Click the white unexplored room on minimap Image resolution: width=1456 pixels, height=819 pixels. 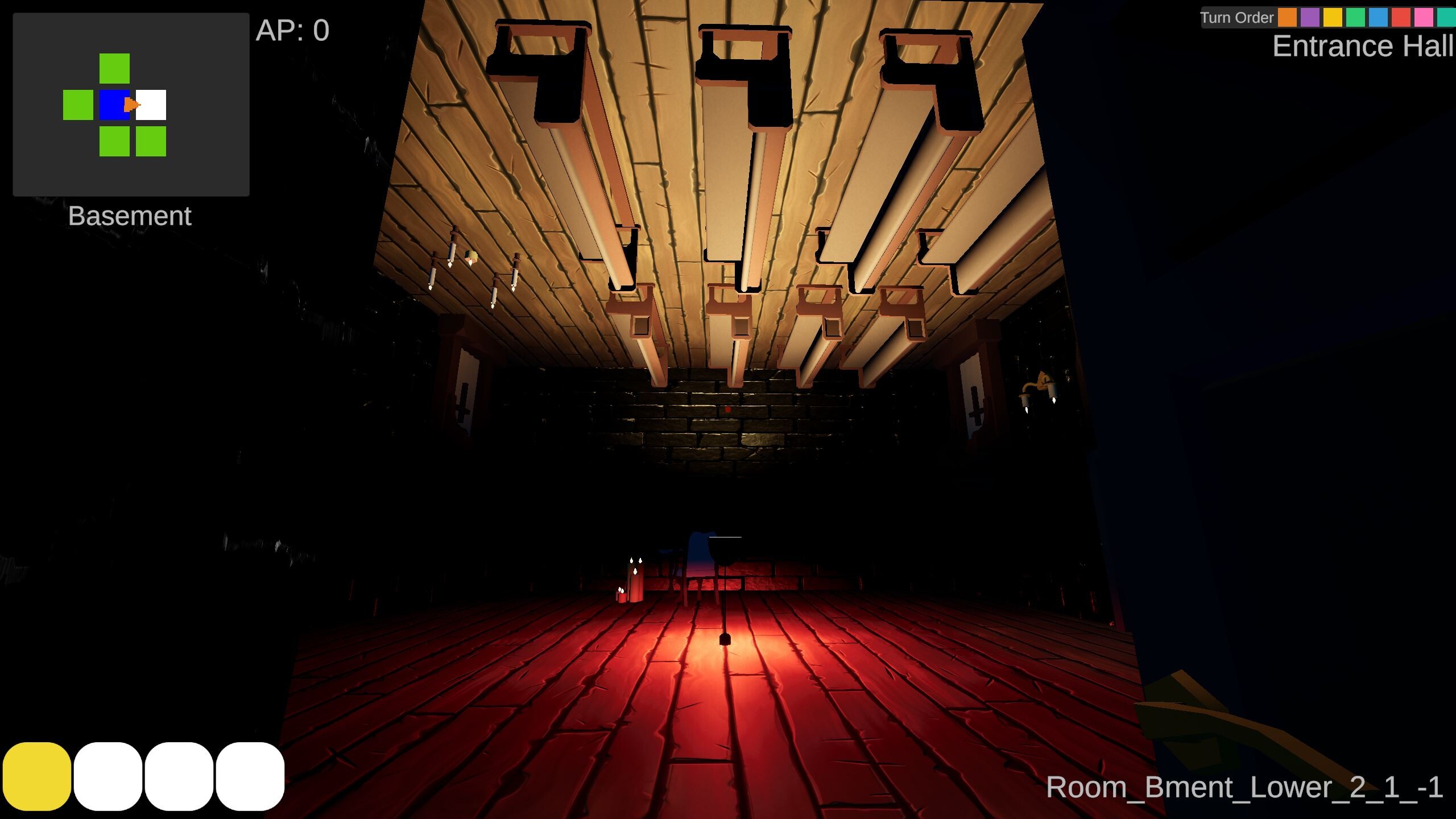pyautogui.click(x=151, y=105)
